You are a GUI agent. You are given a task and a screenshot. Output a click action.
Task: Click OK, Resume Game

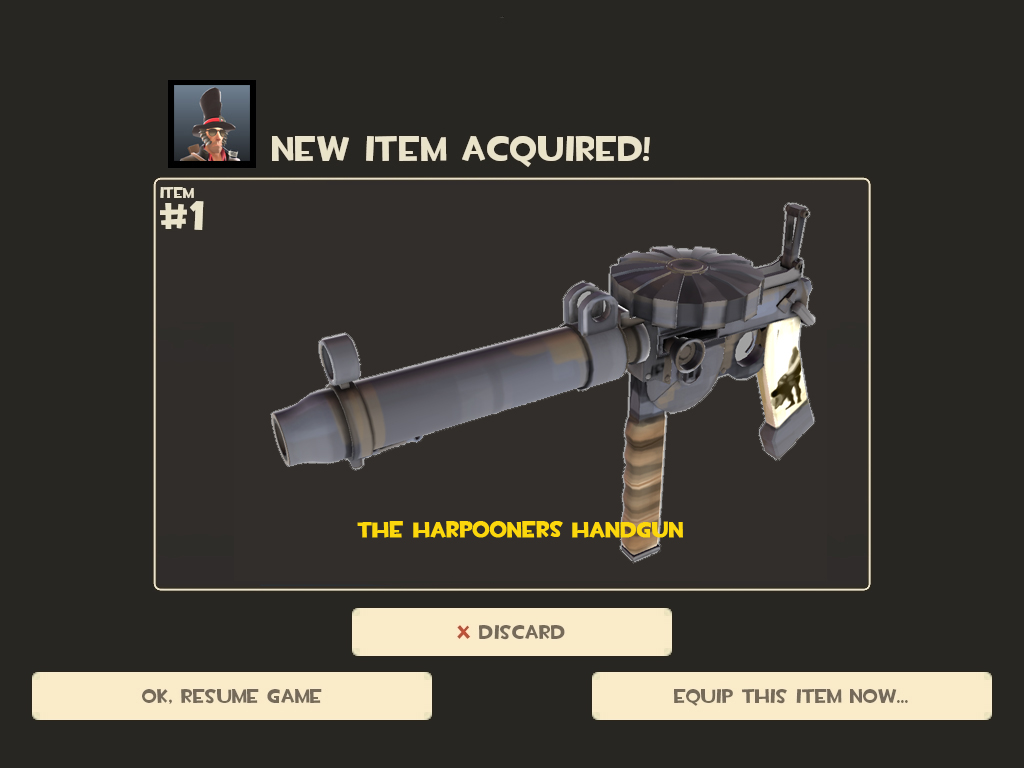pos(232,696)
